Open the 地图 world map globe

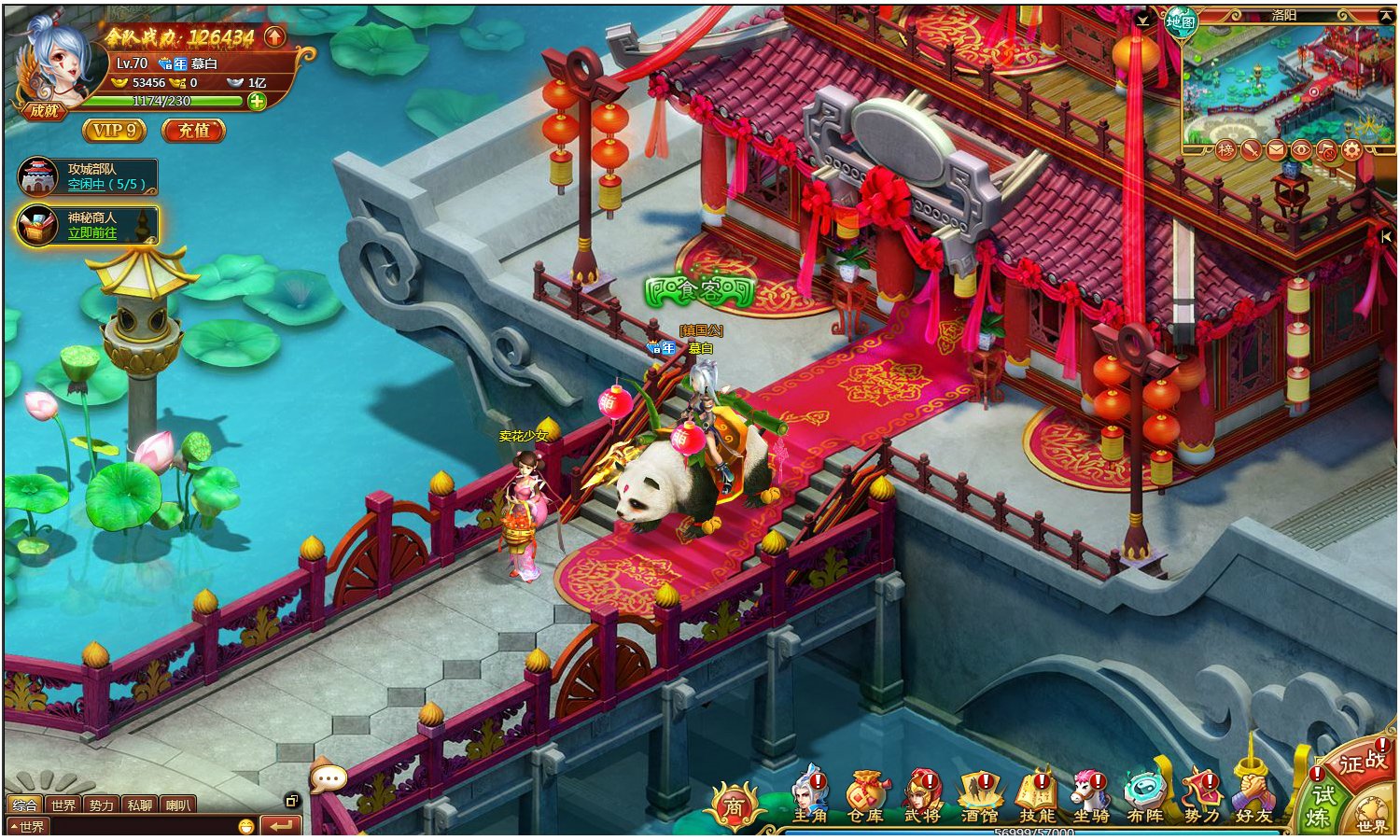pos(1180,21)
